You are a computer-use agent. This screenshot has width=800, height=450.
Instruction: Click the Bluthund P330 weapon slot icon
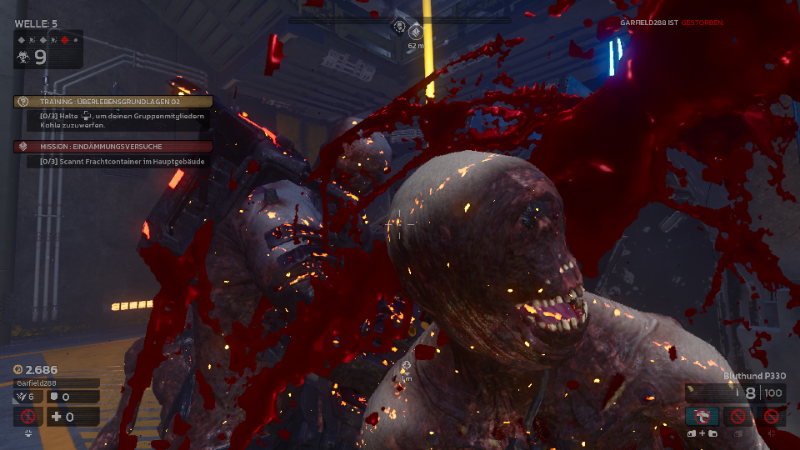[703, 417]
